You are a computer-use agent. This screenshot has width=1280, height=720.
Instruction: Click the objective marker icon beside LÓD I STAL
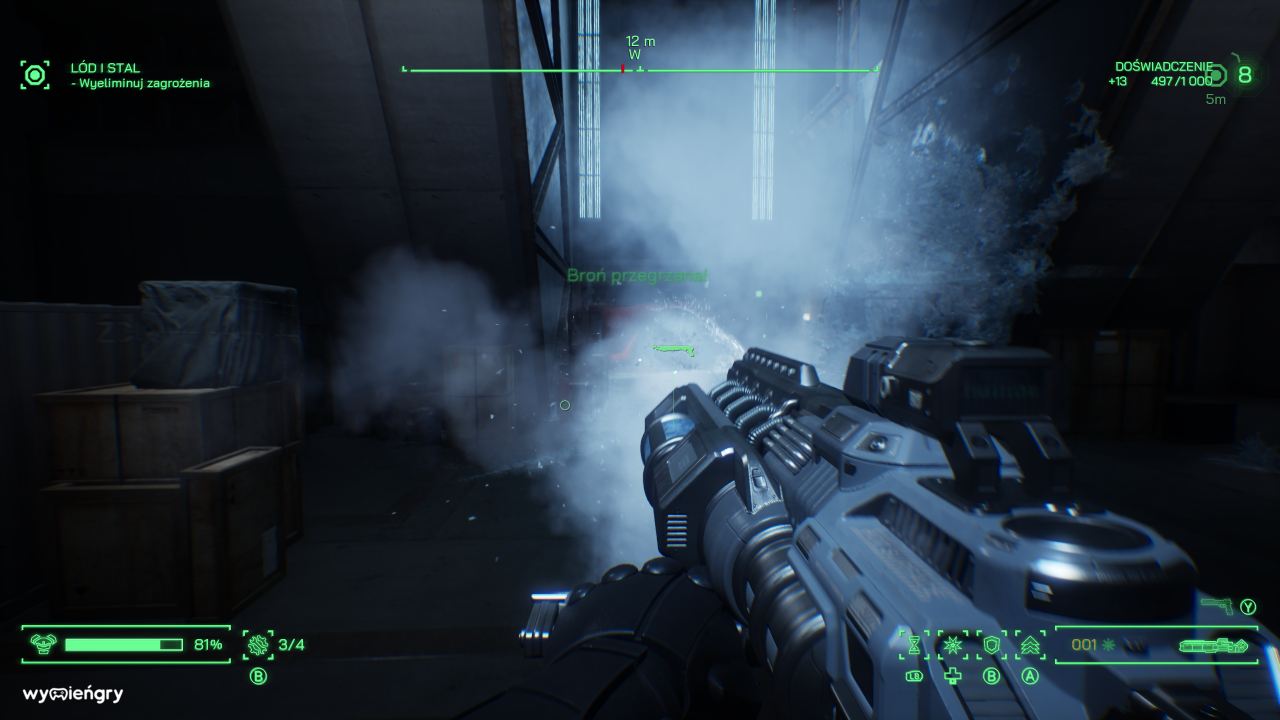35,74
